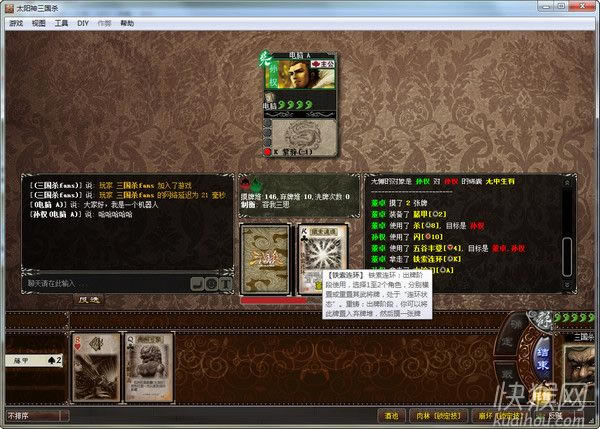Open the DIY menu
Screen dimensions: 600x429
coord(82,21)
